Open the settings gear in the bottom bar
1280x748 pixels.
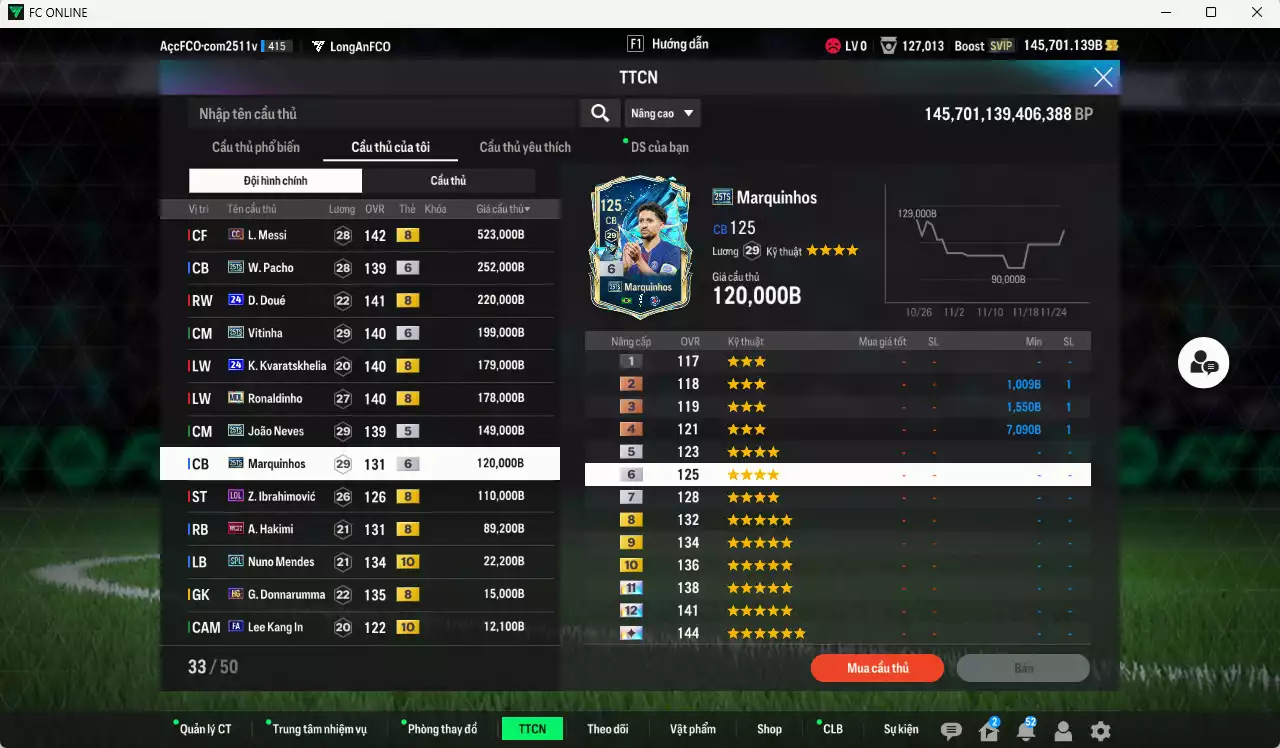click(1100, 731)
